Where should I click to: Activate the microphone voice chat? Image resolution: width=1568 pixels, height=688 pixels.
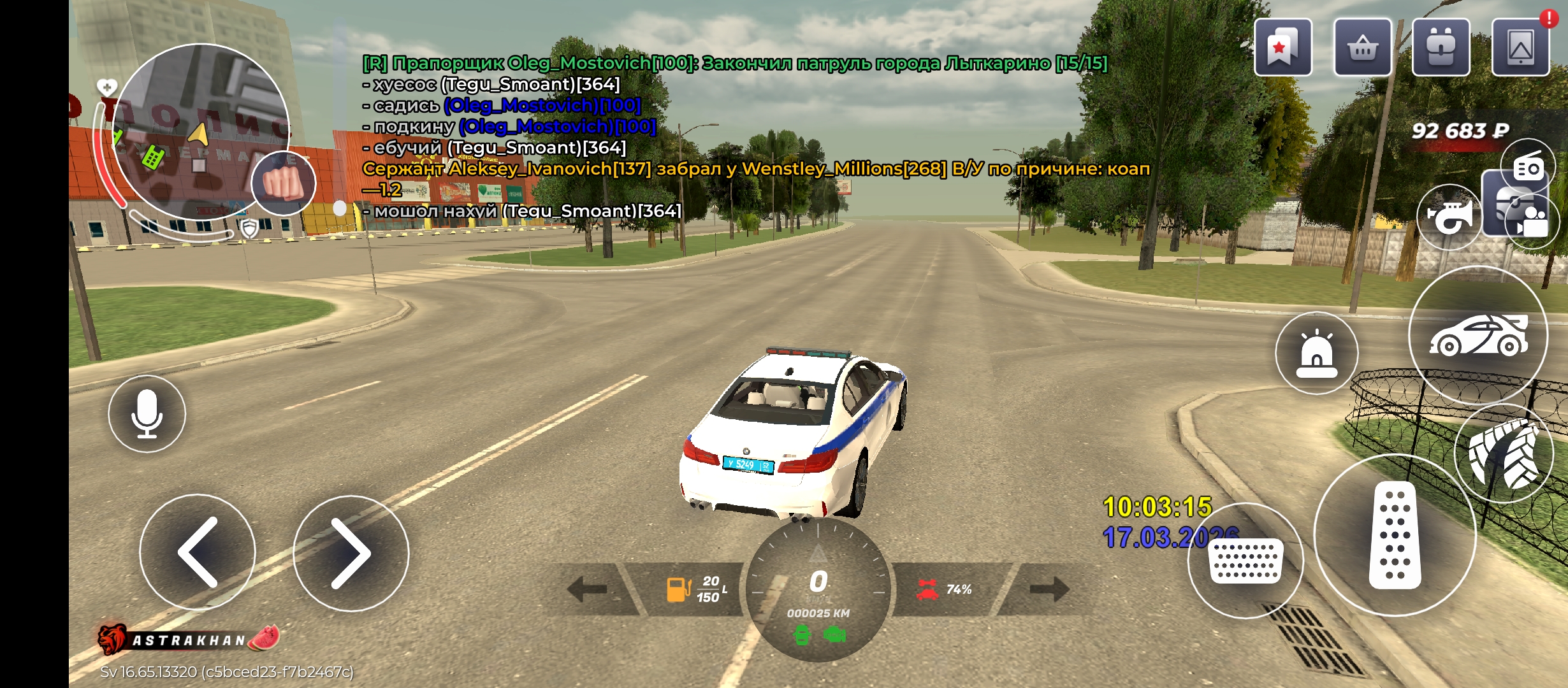(147, 414)
